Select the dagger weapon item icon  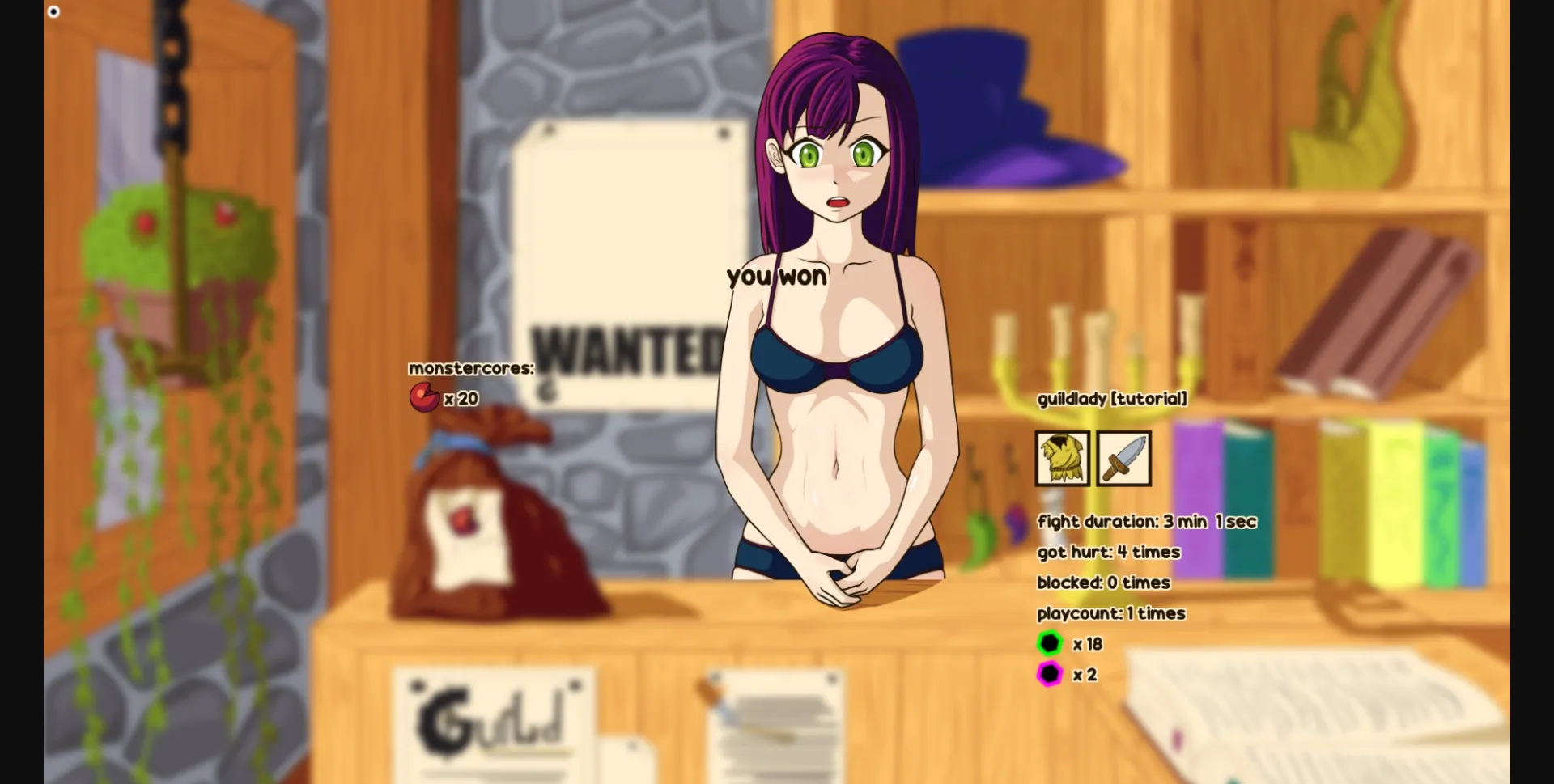pyautogui.click(x=1125, y=460)
